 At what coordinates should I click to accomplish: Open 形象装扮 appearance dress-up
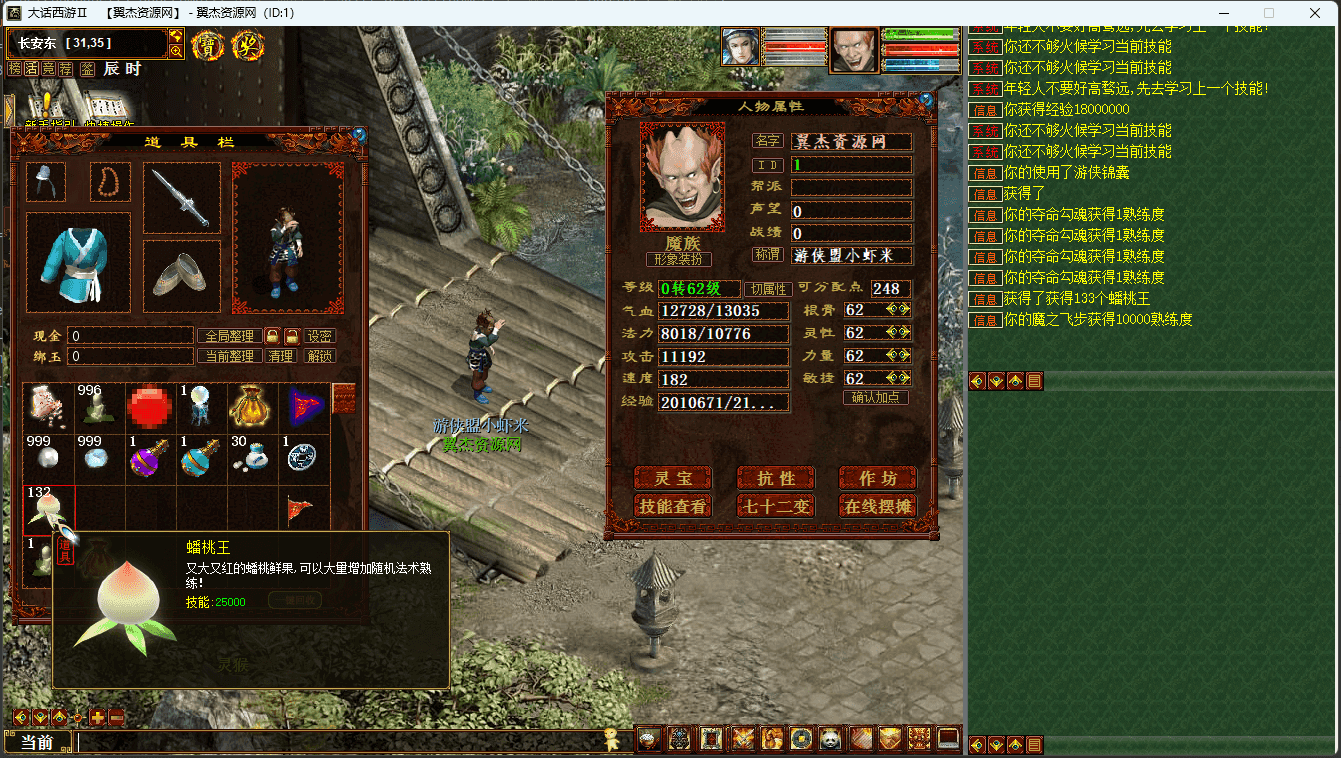[680, 259]
